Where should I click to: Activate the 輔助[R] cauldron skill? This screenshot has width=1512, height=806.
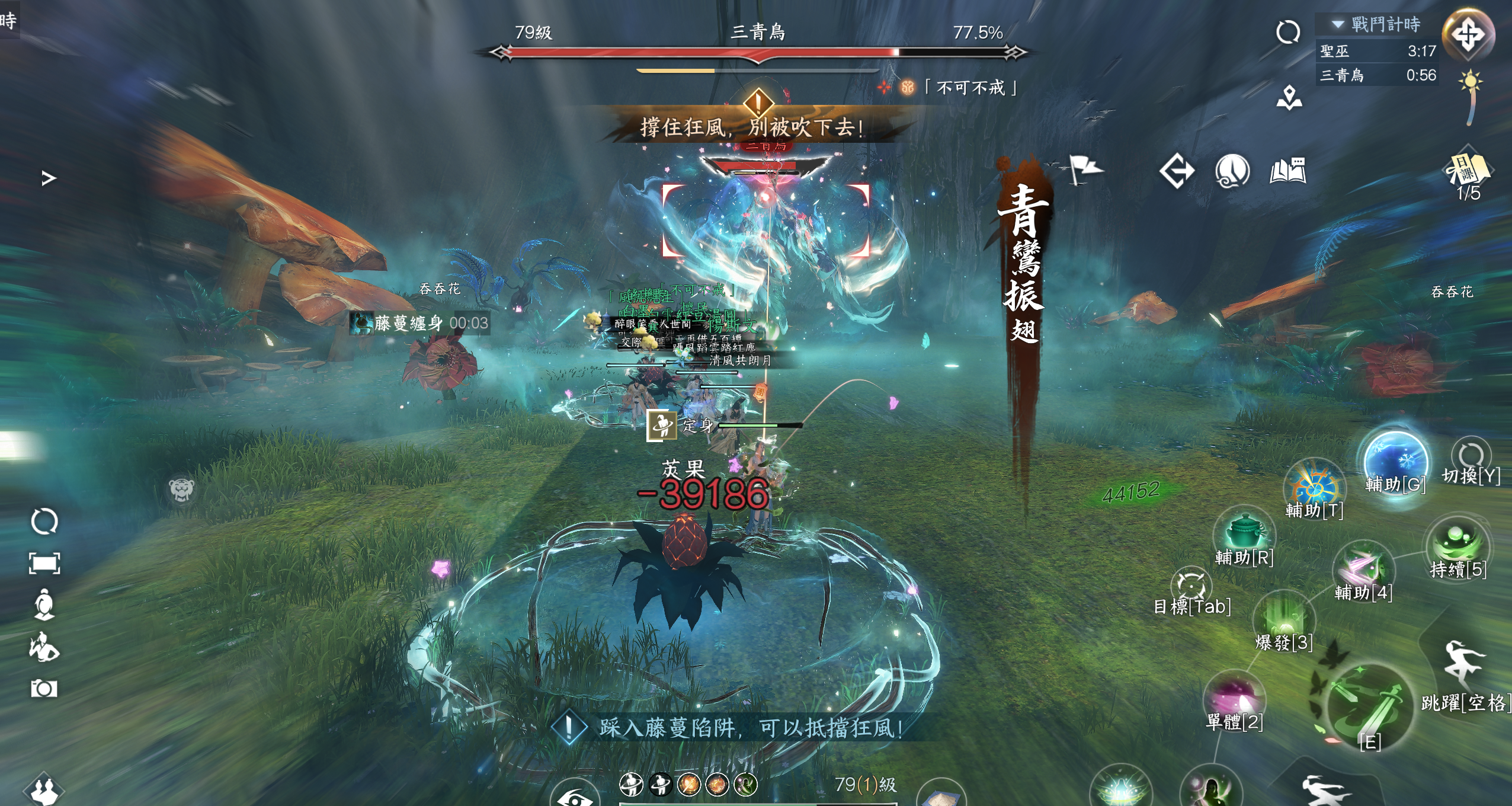[x=1243, y=532]
